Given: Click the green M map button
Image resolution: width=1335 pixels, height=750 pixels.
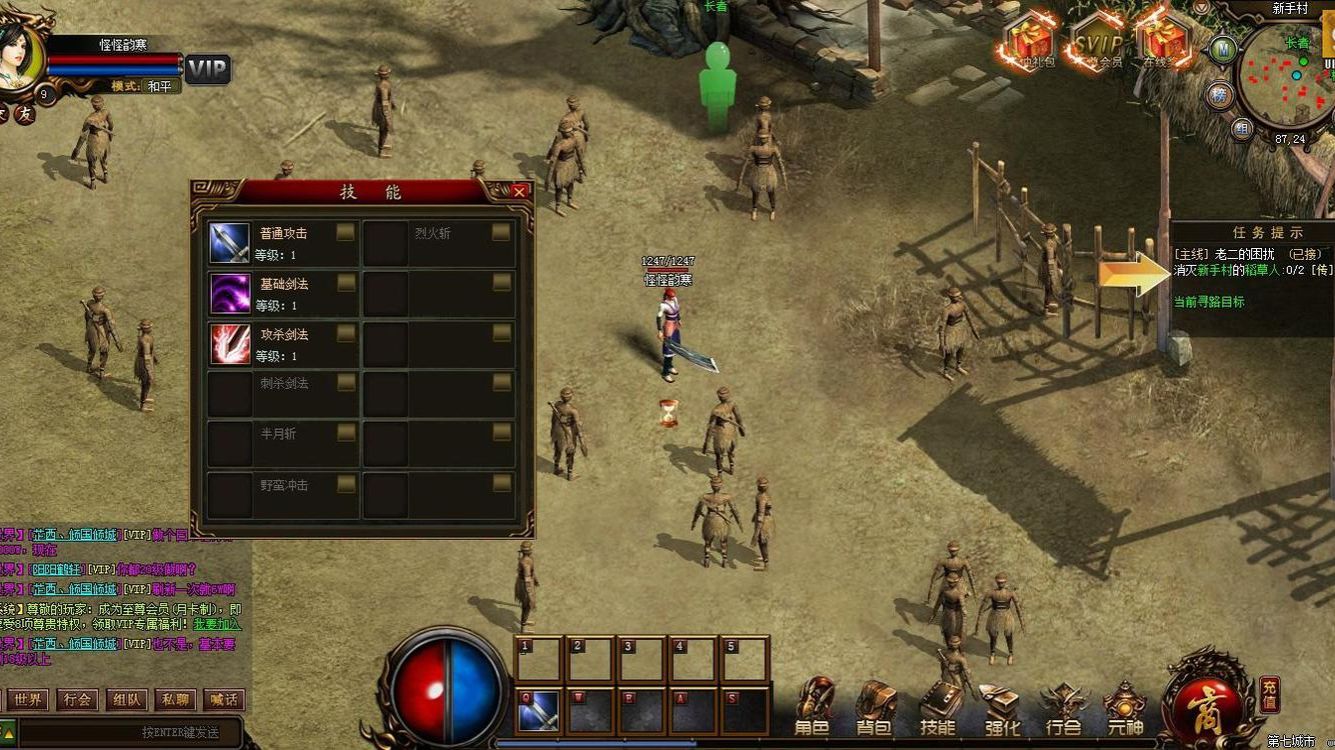Looking at the screenshot, I should (1222, 48).
